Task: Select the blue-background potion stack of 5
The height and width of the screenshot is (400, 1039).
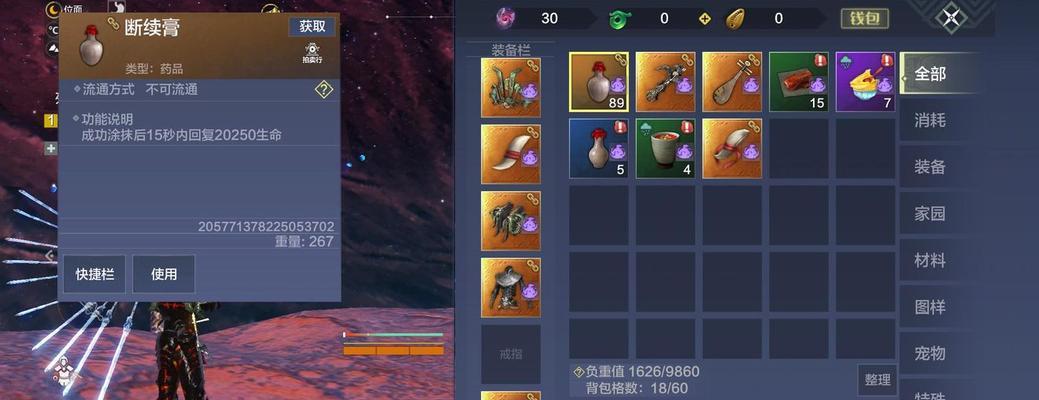Action: (599, 149)
